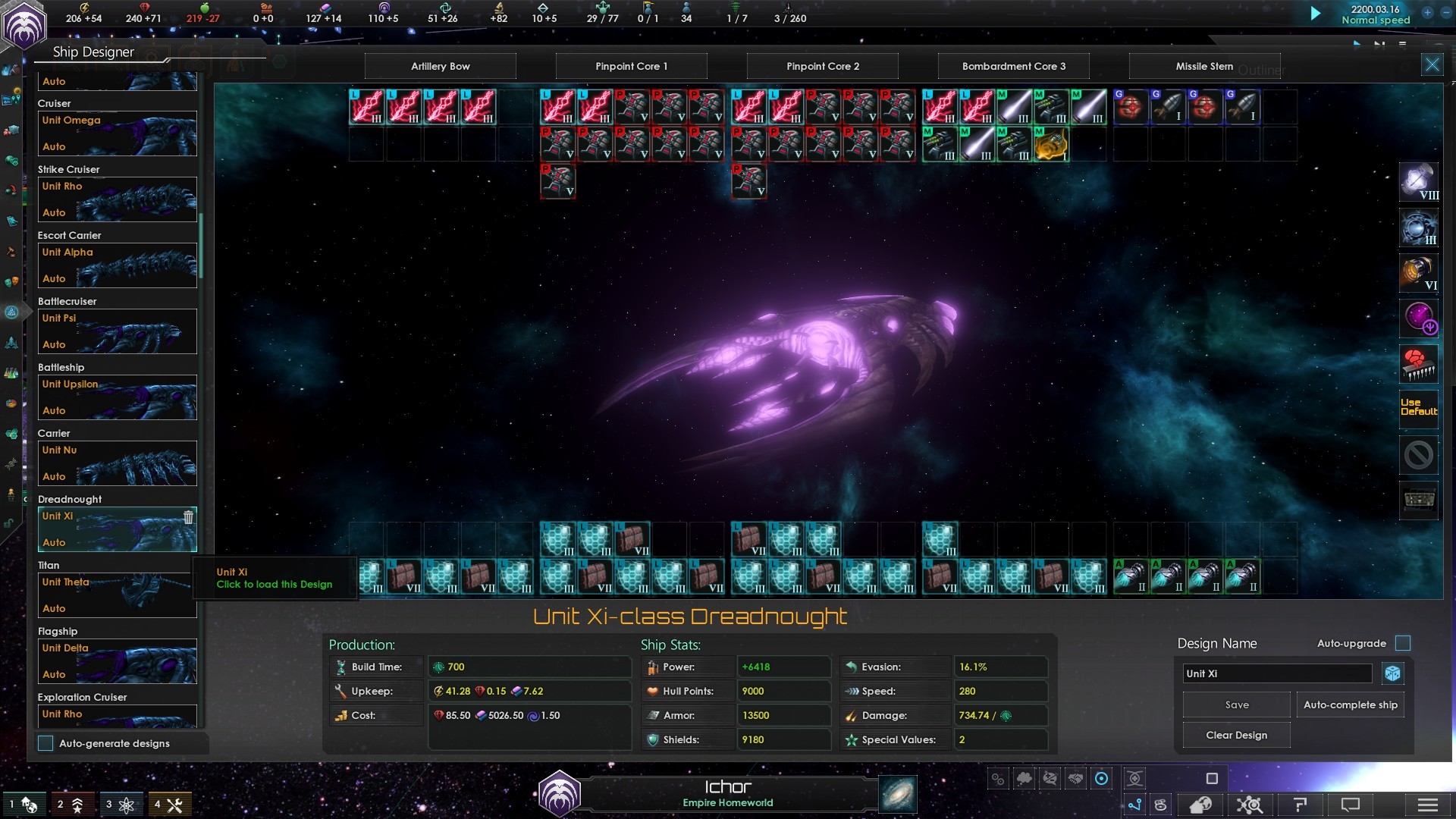Screen dimensions: 1456x819
Task: Randomize design name with dice button
Action: 1392,673
